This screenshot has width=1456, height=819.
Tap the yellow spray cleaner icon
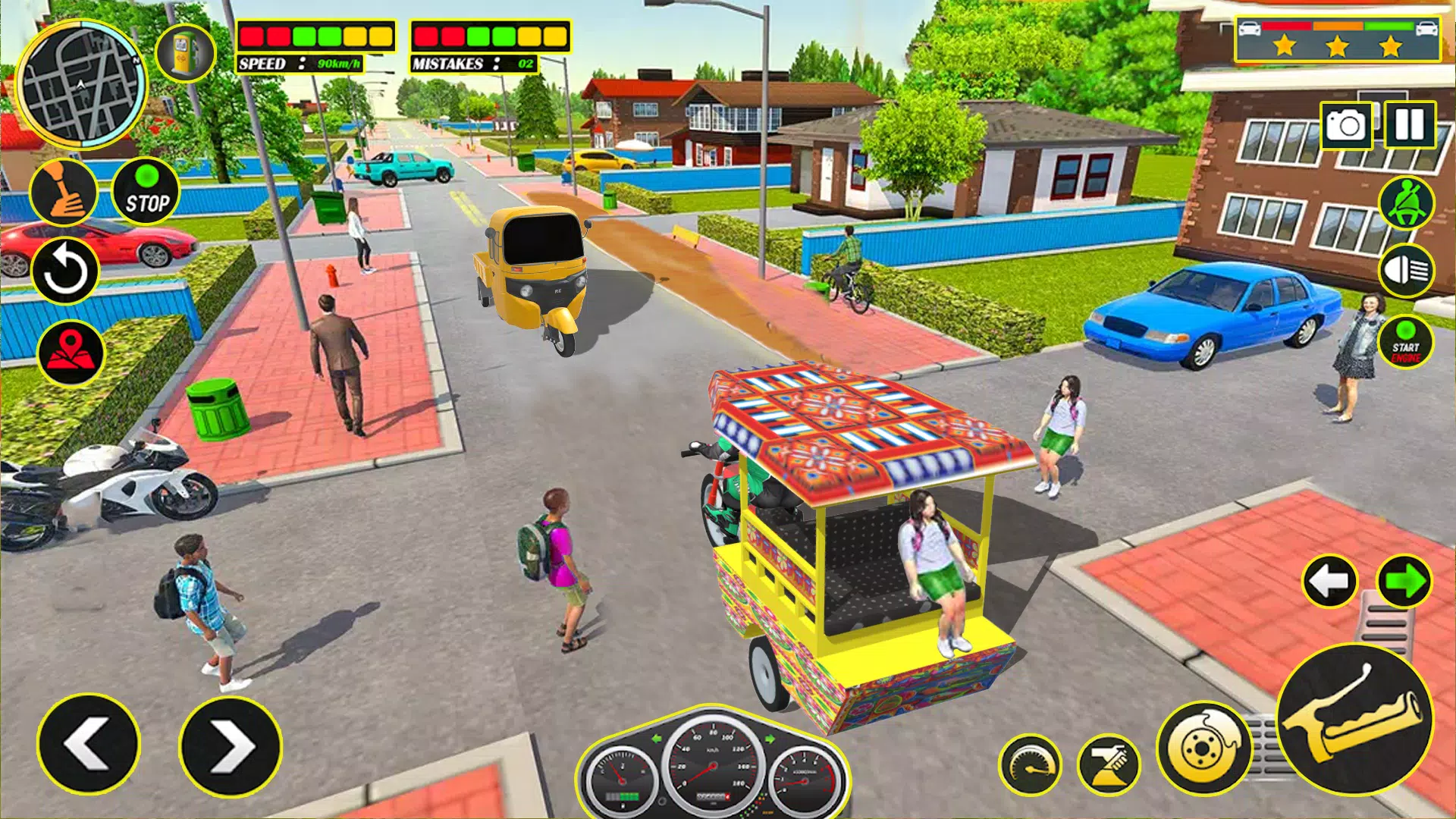[x=1108, y=764]
